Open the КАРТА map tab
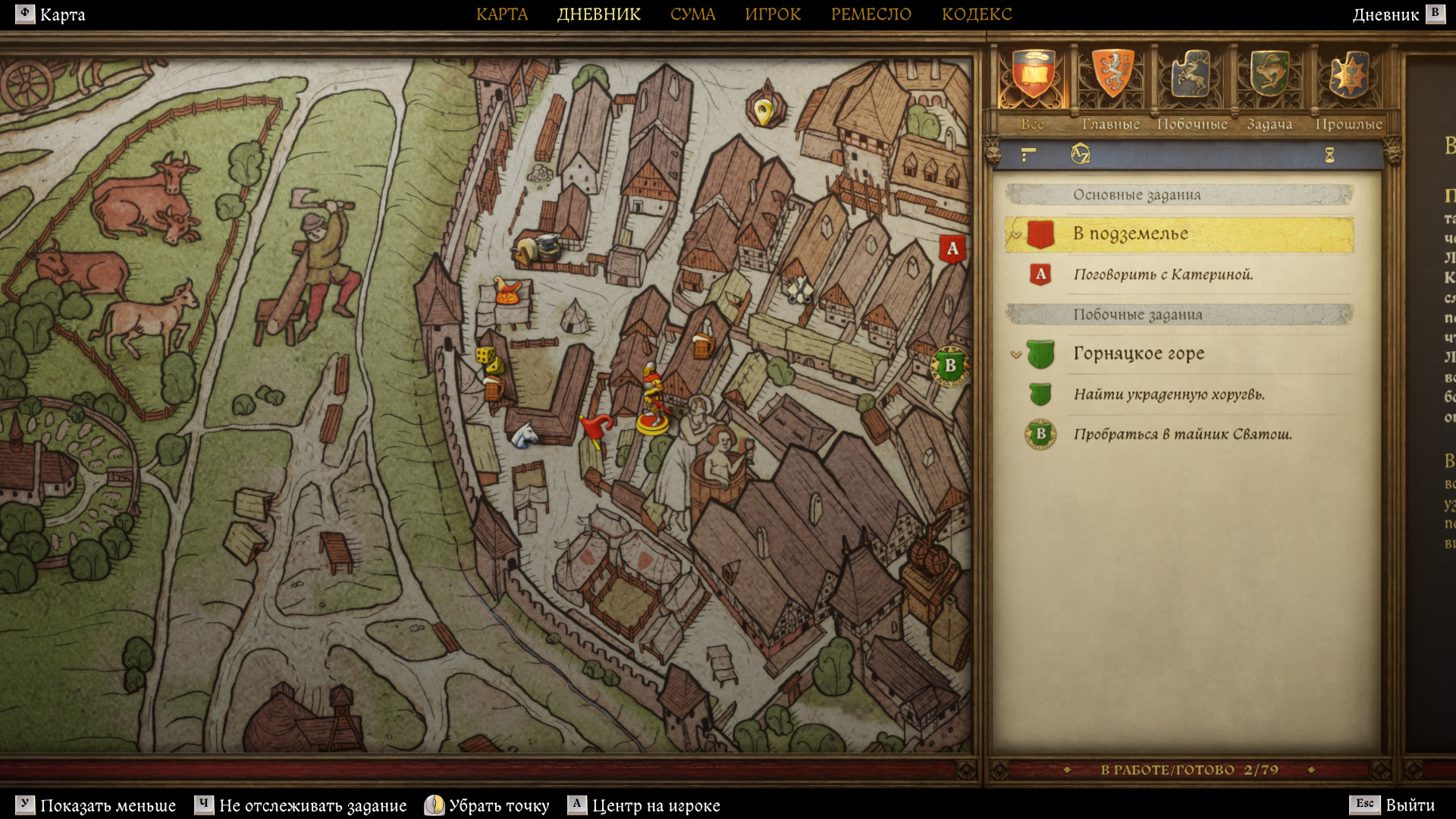The width and height of the screenshot is (1456, 819). coord(501,14)
